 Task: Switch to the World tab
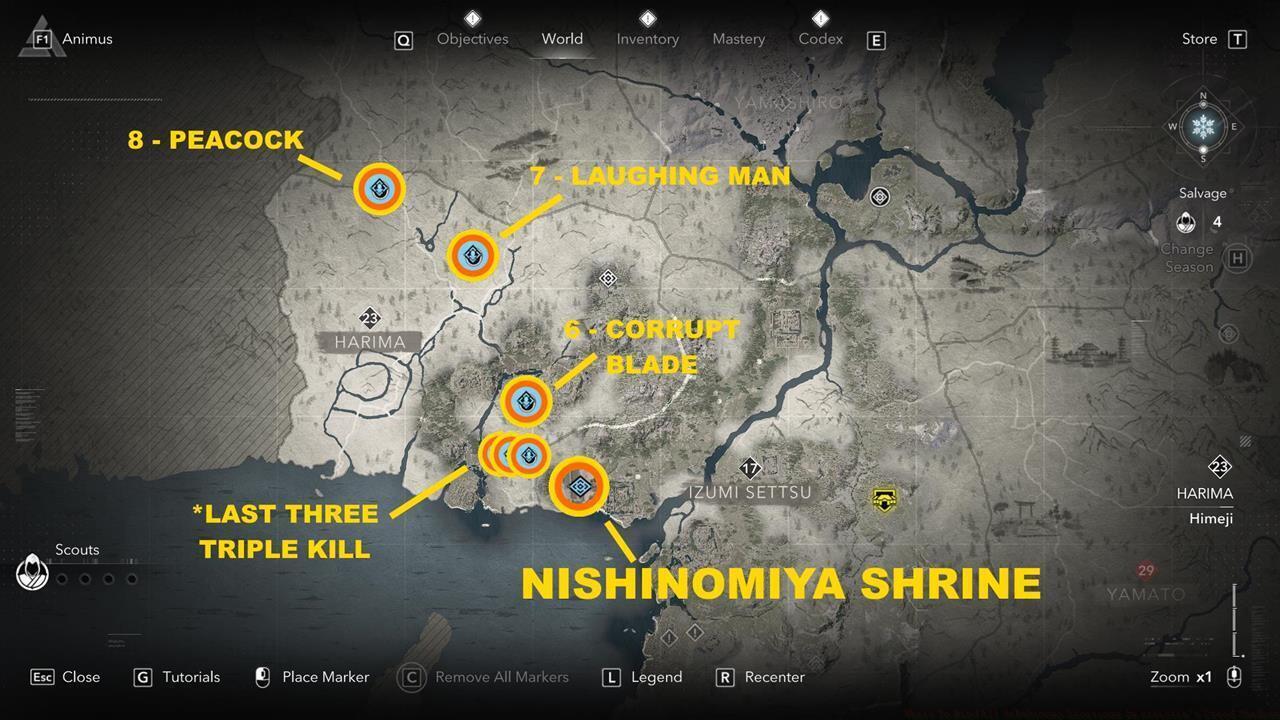point(562,39)
